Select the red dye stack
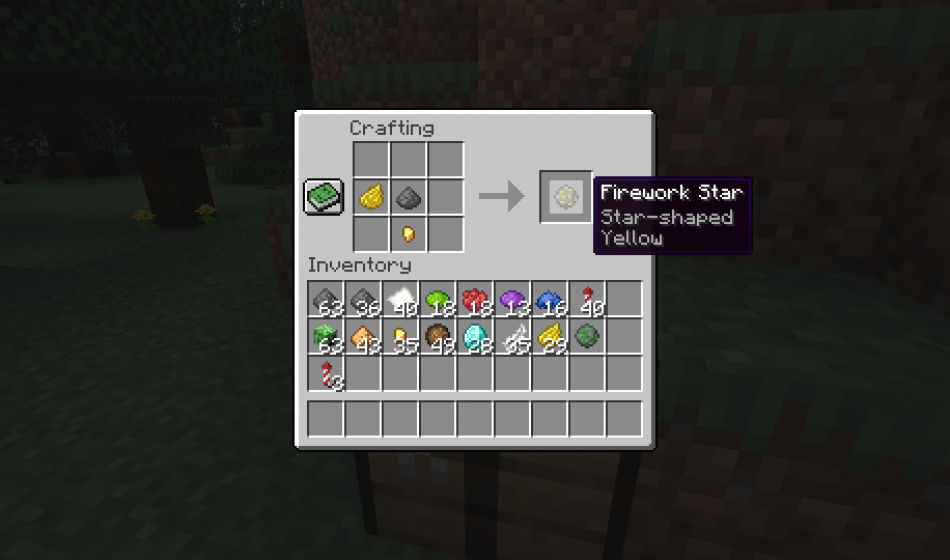 click(475, 299)
